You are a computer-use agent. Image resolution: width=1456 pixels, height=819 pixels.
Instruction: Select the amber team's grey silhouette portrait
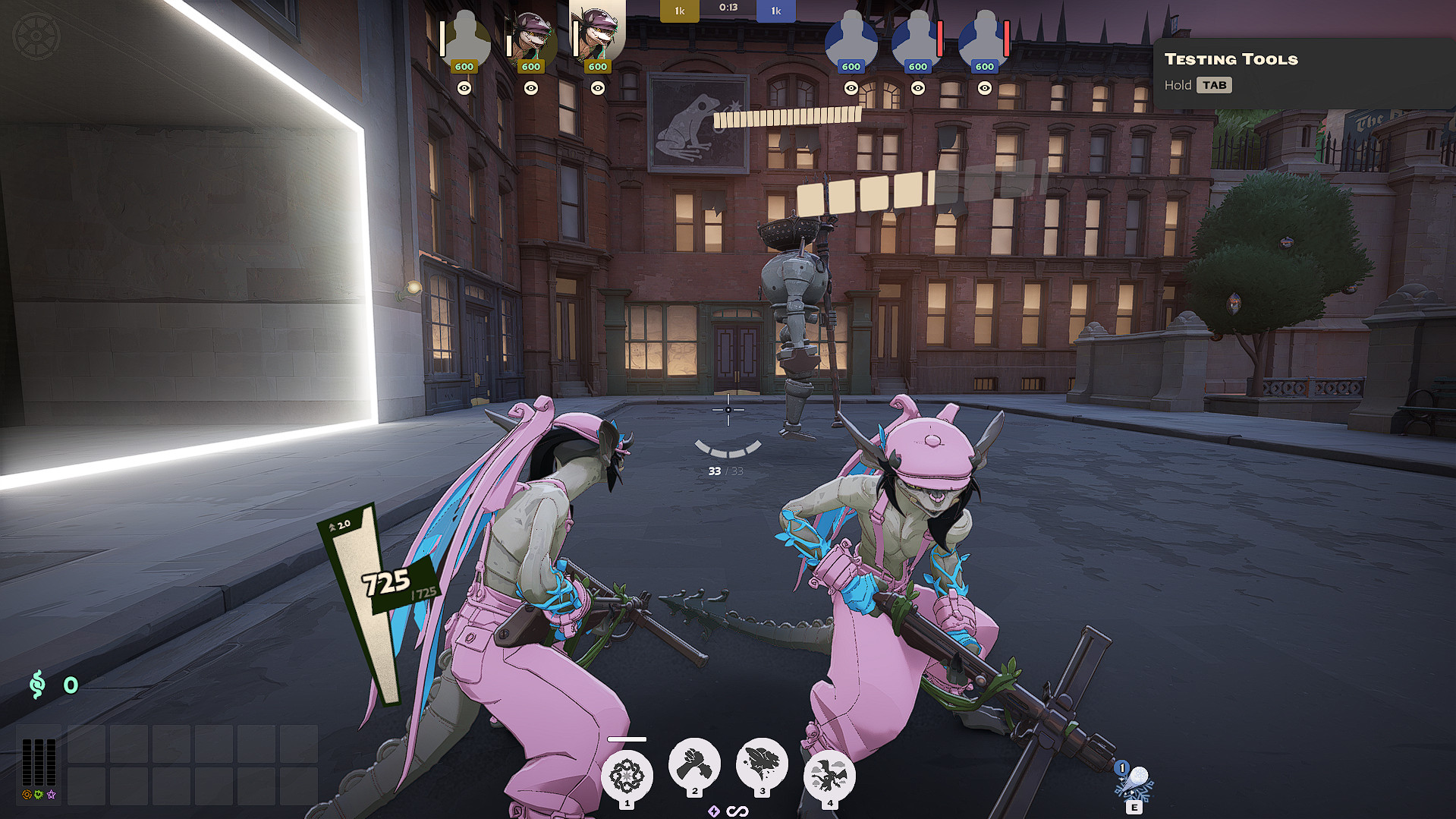[x=464, y=38]
